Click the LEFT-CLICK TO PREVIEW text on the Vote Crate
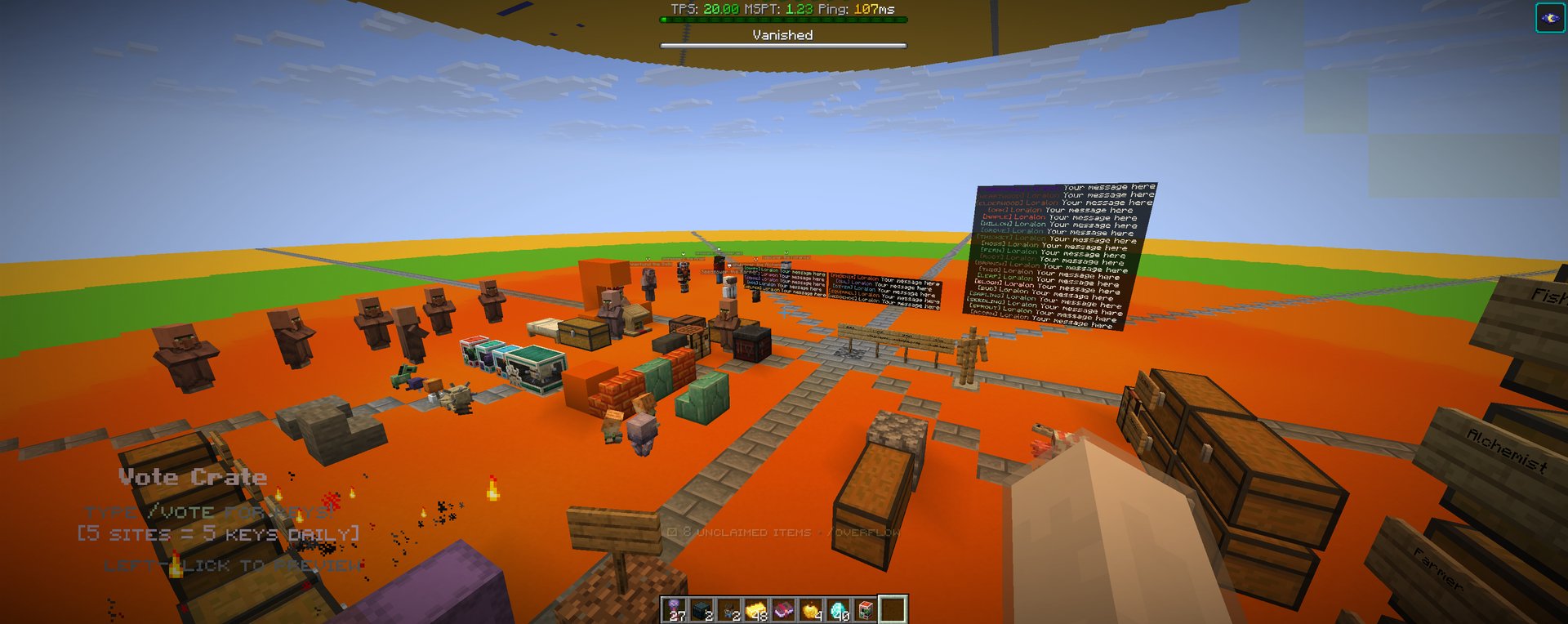This screenshot has width=1568, height=624. pyautogui.click(x=235, y=563)
